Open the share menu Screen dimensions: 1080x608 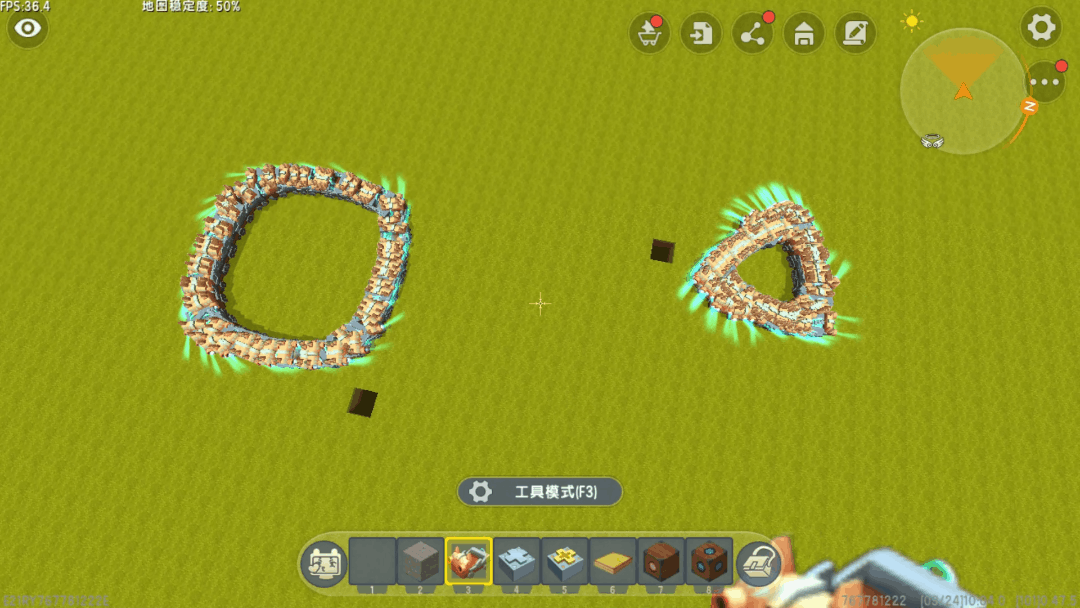pyautogui.click(x=753, y=34)
